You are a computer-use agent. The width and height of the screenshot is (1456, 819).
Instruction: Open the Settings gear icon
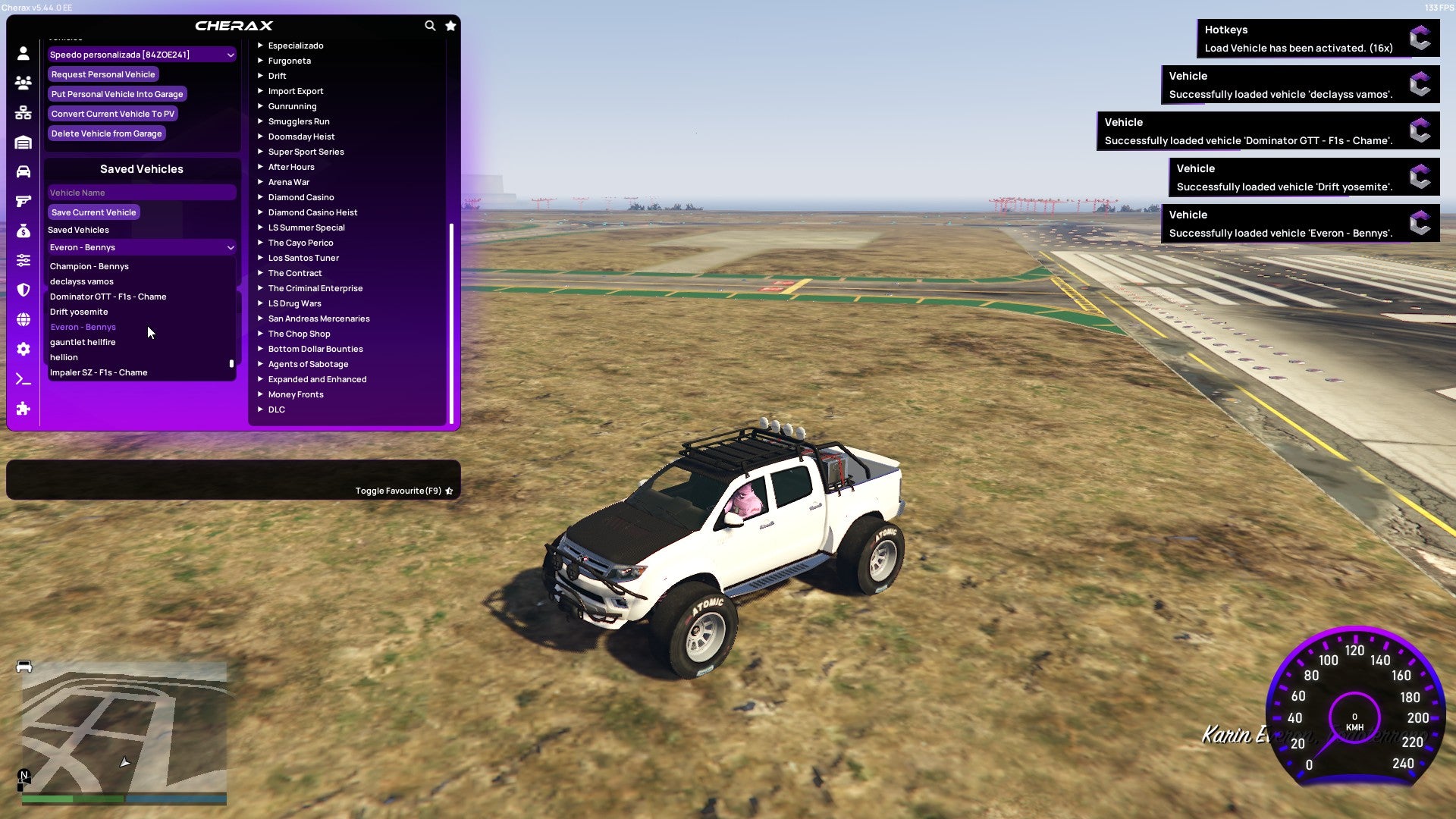coord(23,350)
